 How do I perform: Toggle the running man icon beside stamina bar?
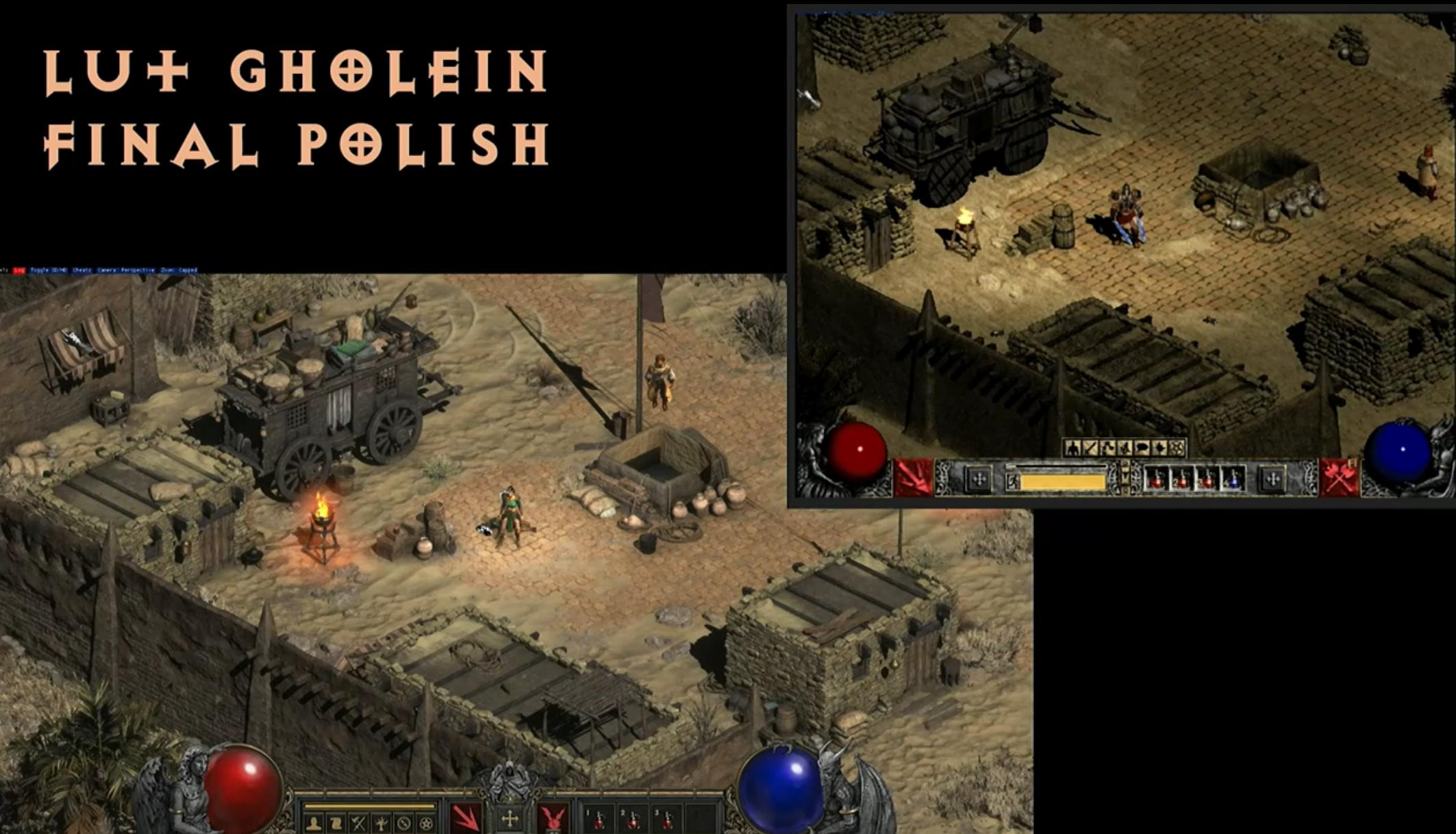point(1012,482)
